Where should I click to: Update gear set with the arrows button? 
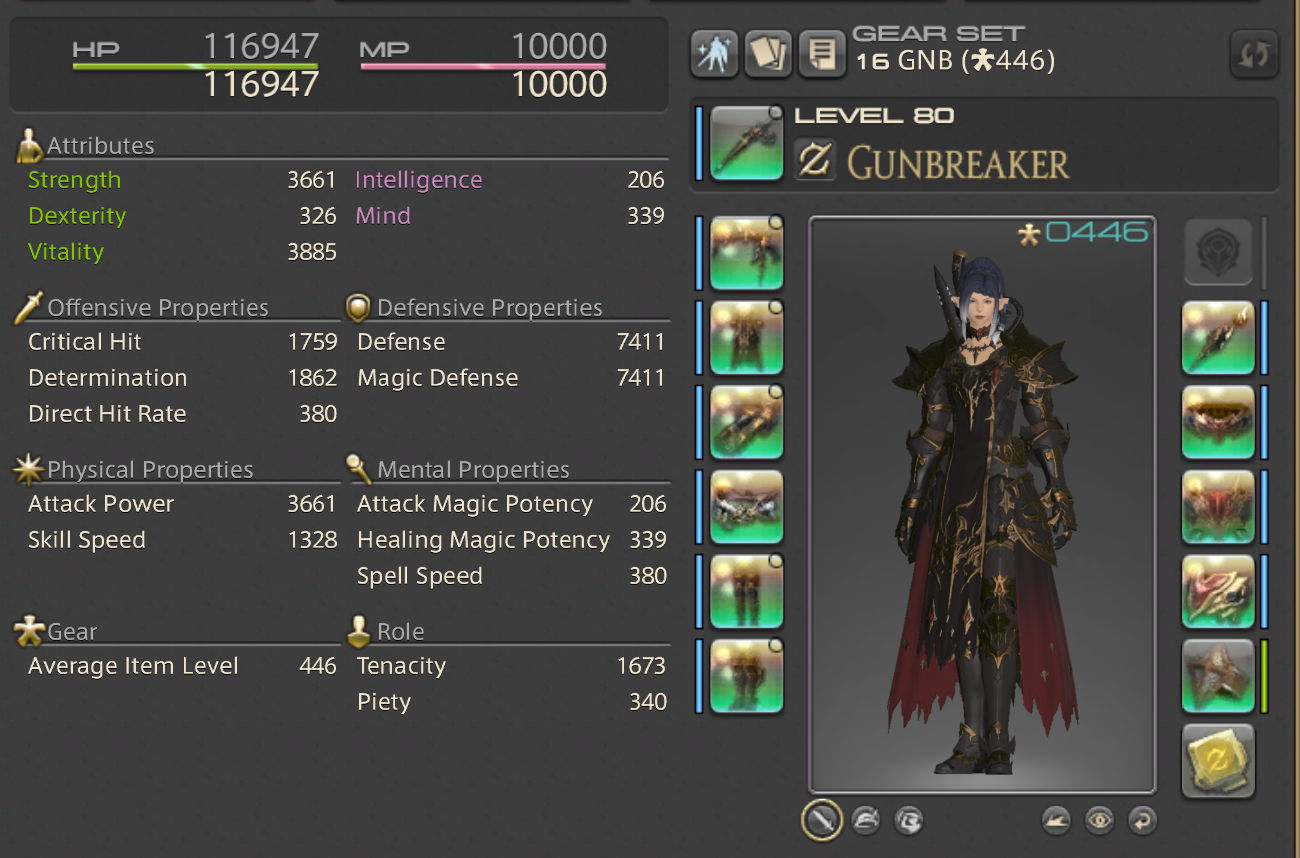[x=1253, y=54]
